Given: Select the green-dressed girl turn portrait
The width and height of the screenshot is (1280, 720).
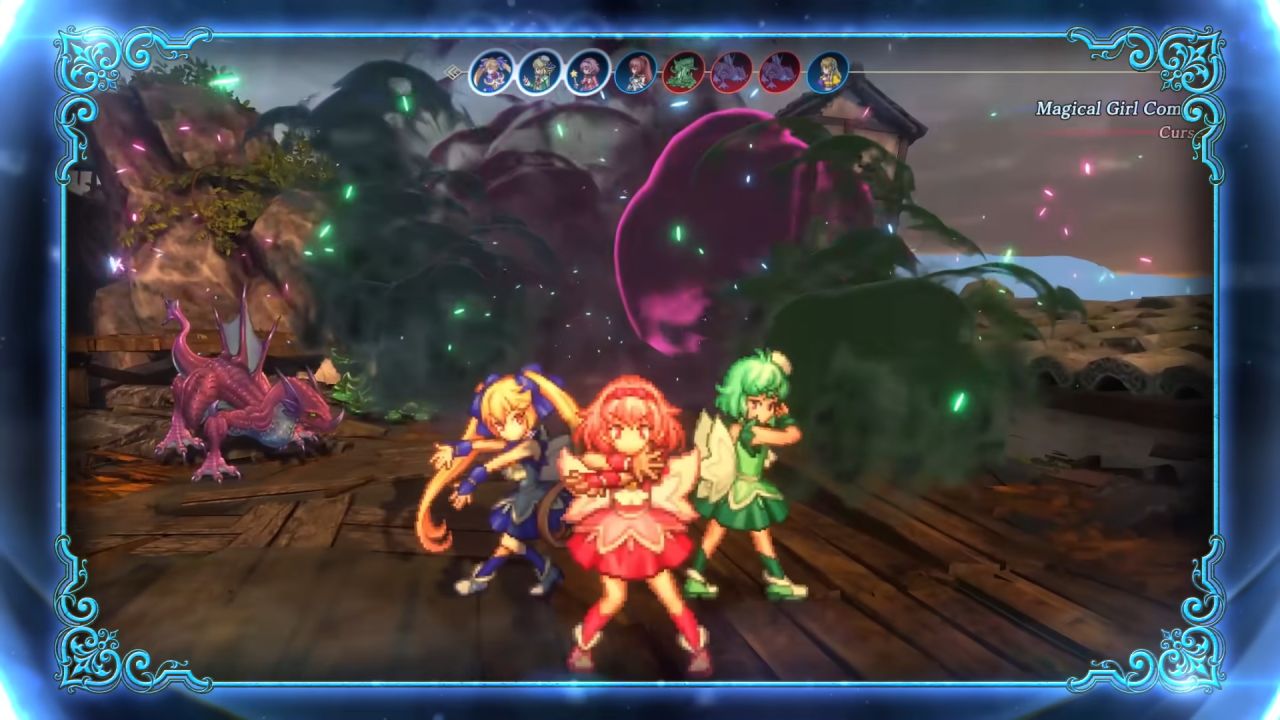Looking at the screenshot, I should 540,72.
